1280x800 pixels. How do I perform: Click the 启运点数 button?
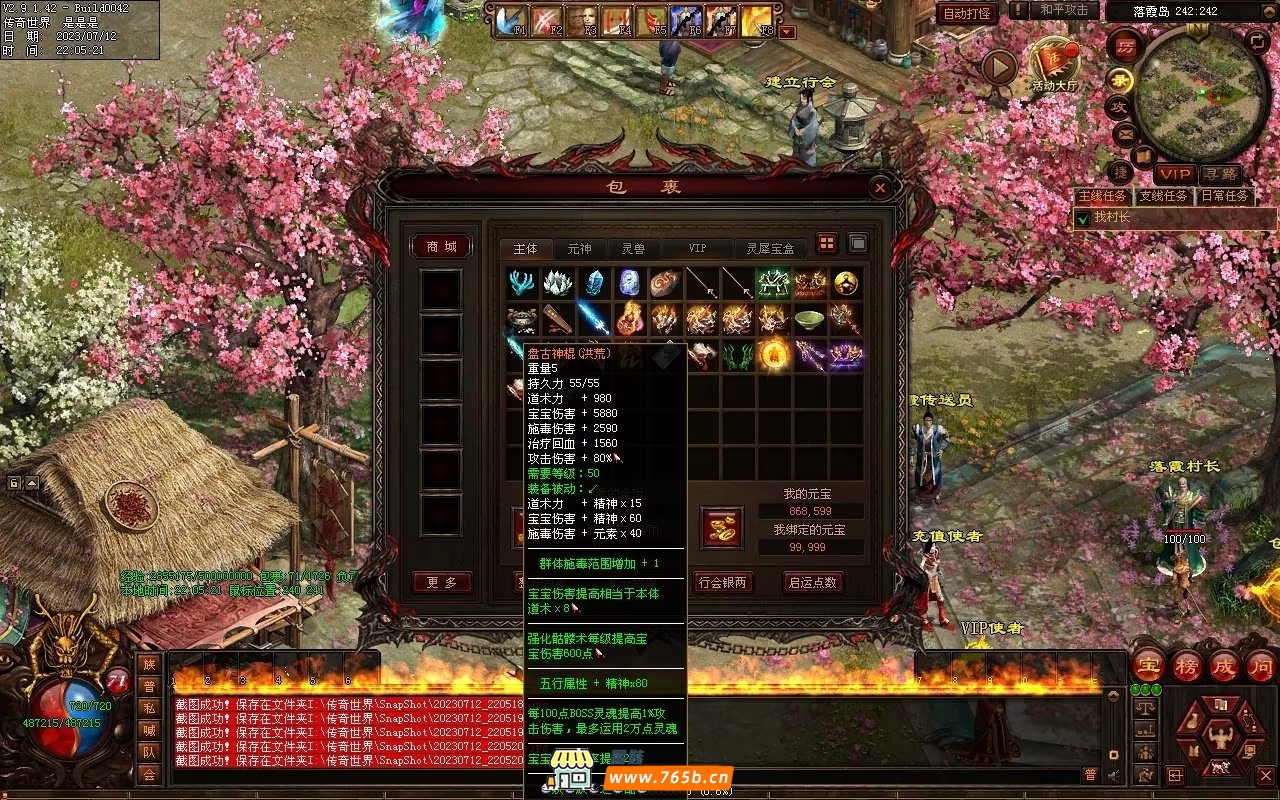point(812,582)
